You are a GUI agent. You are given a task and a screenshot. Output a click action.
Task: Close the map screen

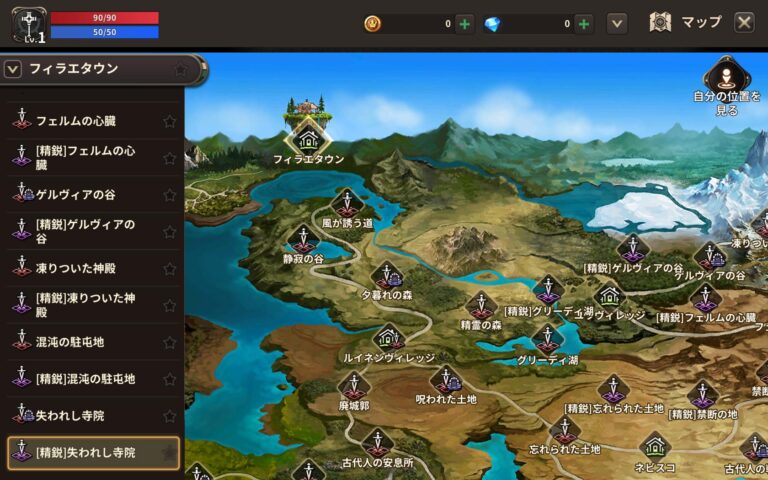click(744, 22)
